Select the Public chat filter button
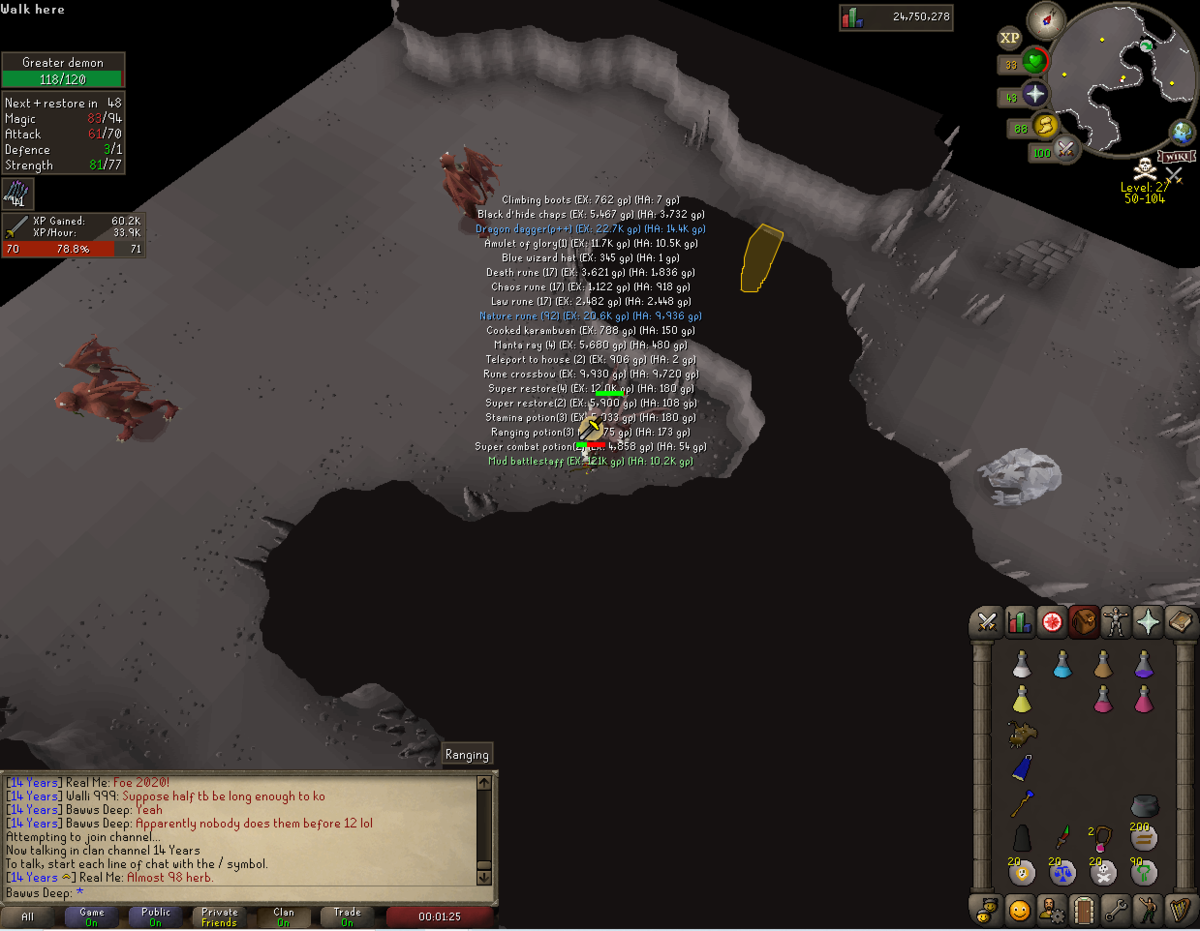This screenshot has width=1200, height=931. tap(156, 917)
